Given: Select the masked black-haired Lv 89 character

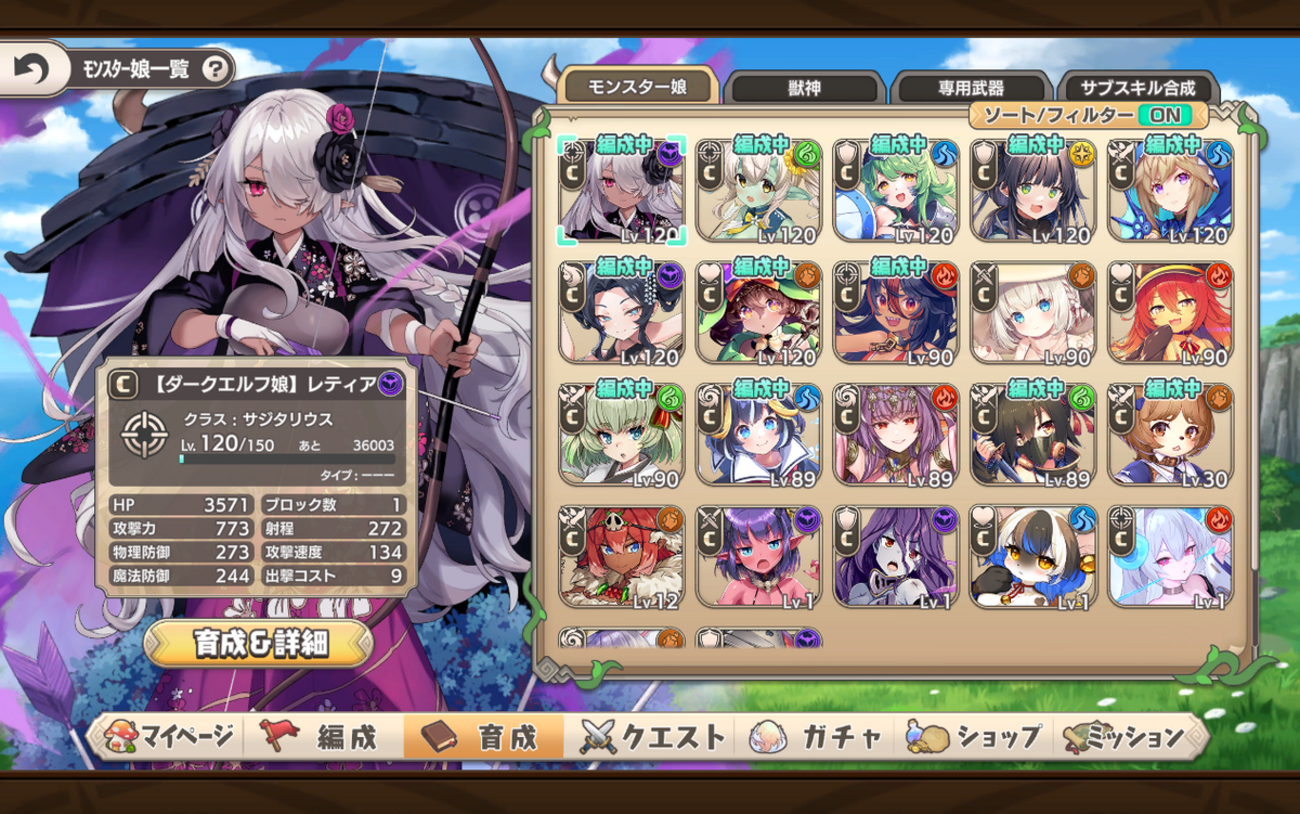Looking at the screenshot, I should coord(1032,435).
